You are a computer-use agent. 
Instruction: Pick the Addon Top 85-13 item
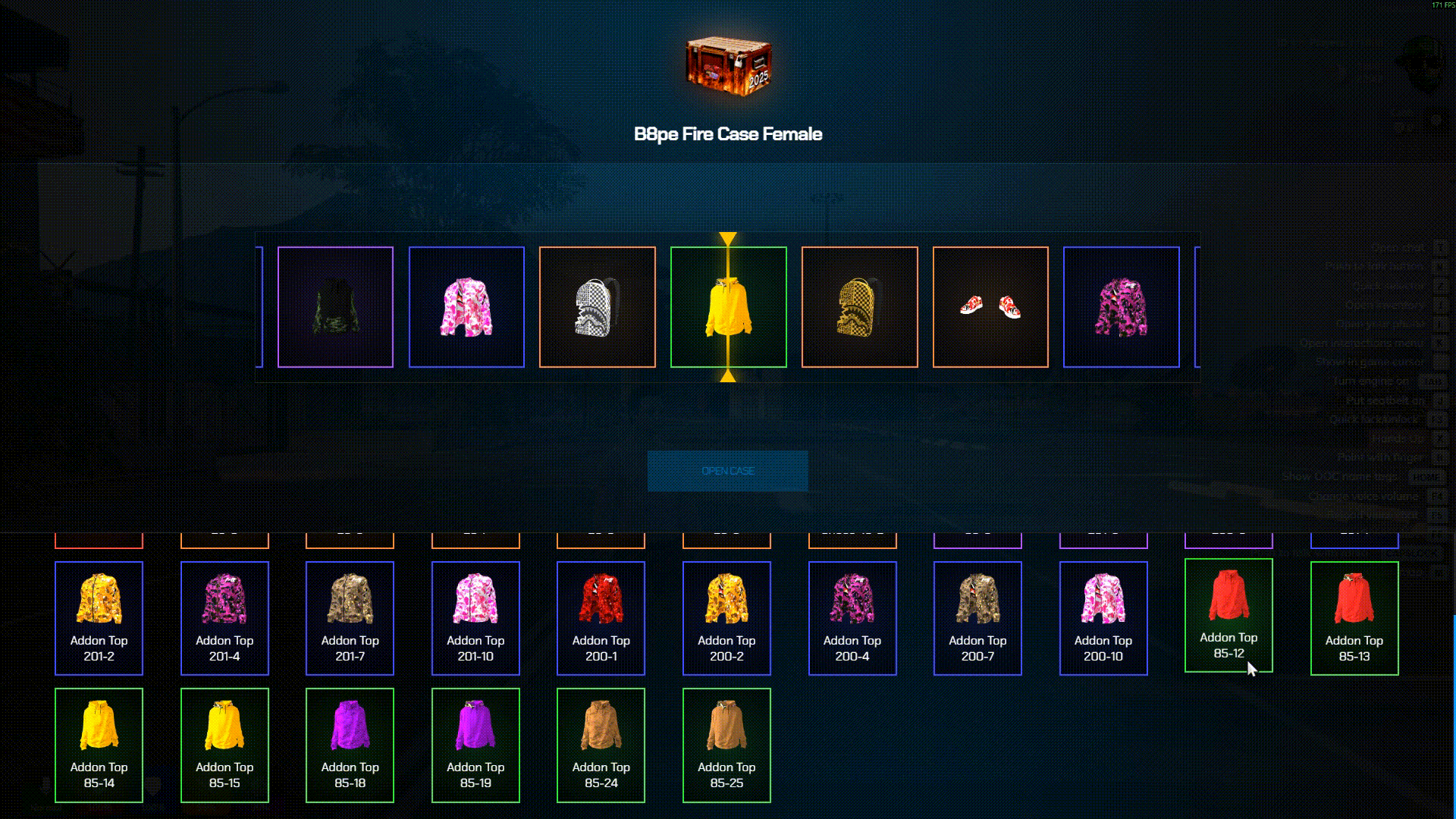pyautogui.click(x=1354, y=618)
